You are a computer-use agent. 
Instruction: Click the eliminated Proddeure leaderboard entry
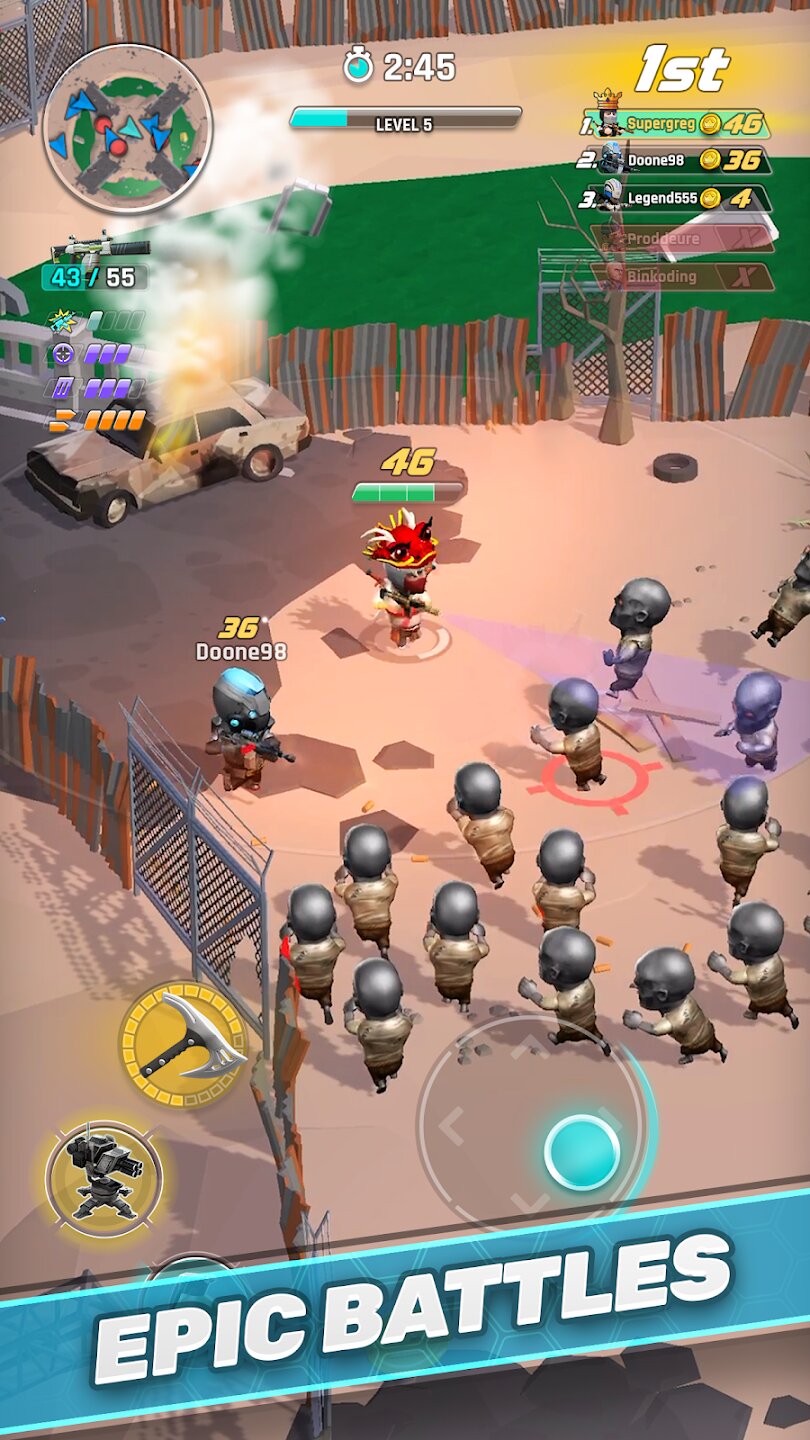click(x=686, y=238)
